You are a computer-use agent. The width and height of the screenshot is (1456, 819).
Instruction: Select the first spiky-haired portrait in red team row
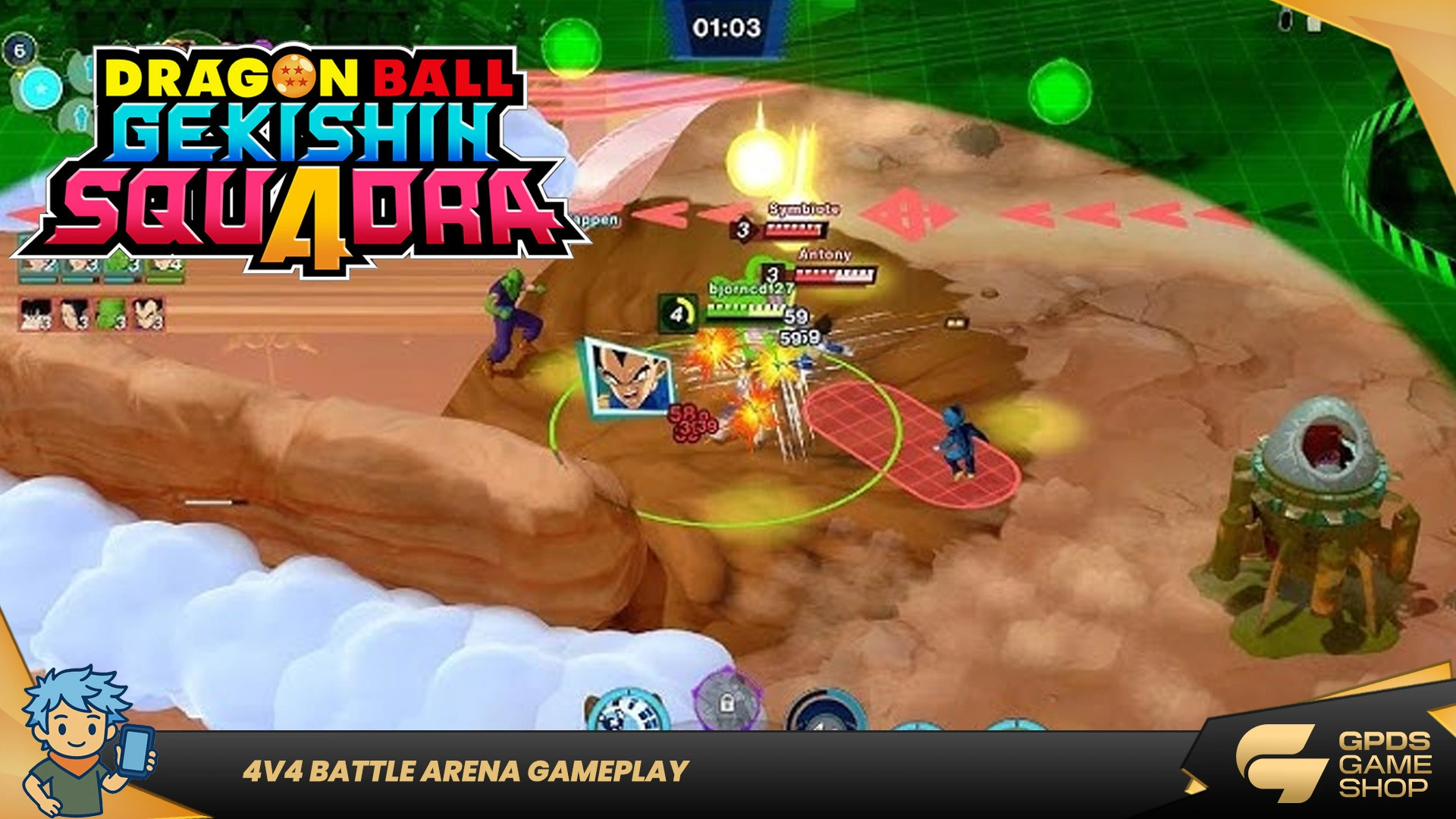point(36,313)
